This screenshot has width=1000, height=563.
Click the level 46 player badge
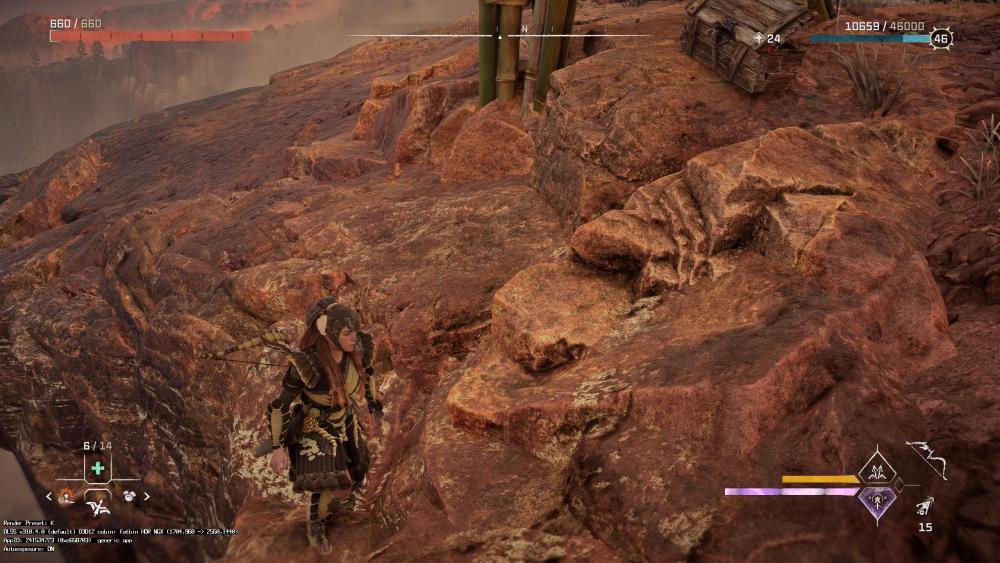(940, 39)
